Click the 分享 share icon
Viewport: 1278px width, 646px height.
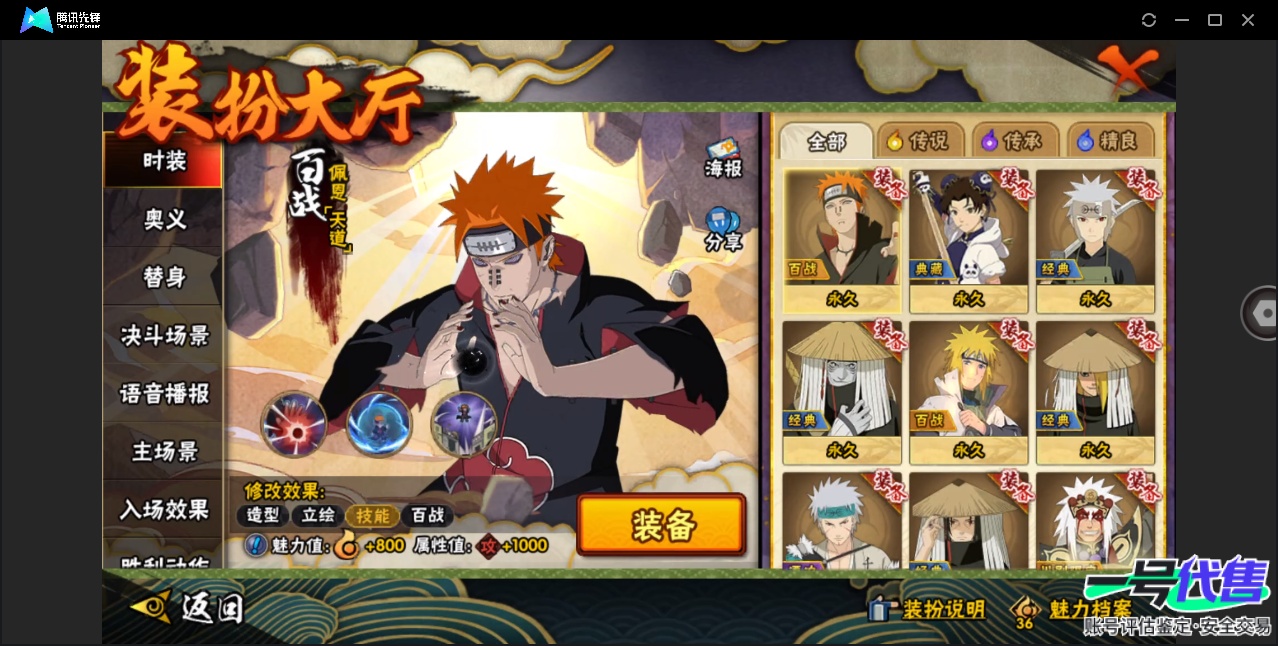(x=722, y=229)
